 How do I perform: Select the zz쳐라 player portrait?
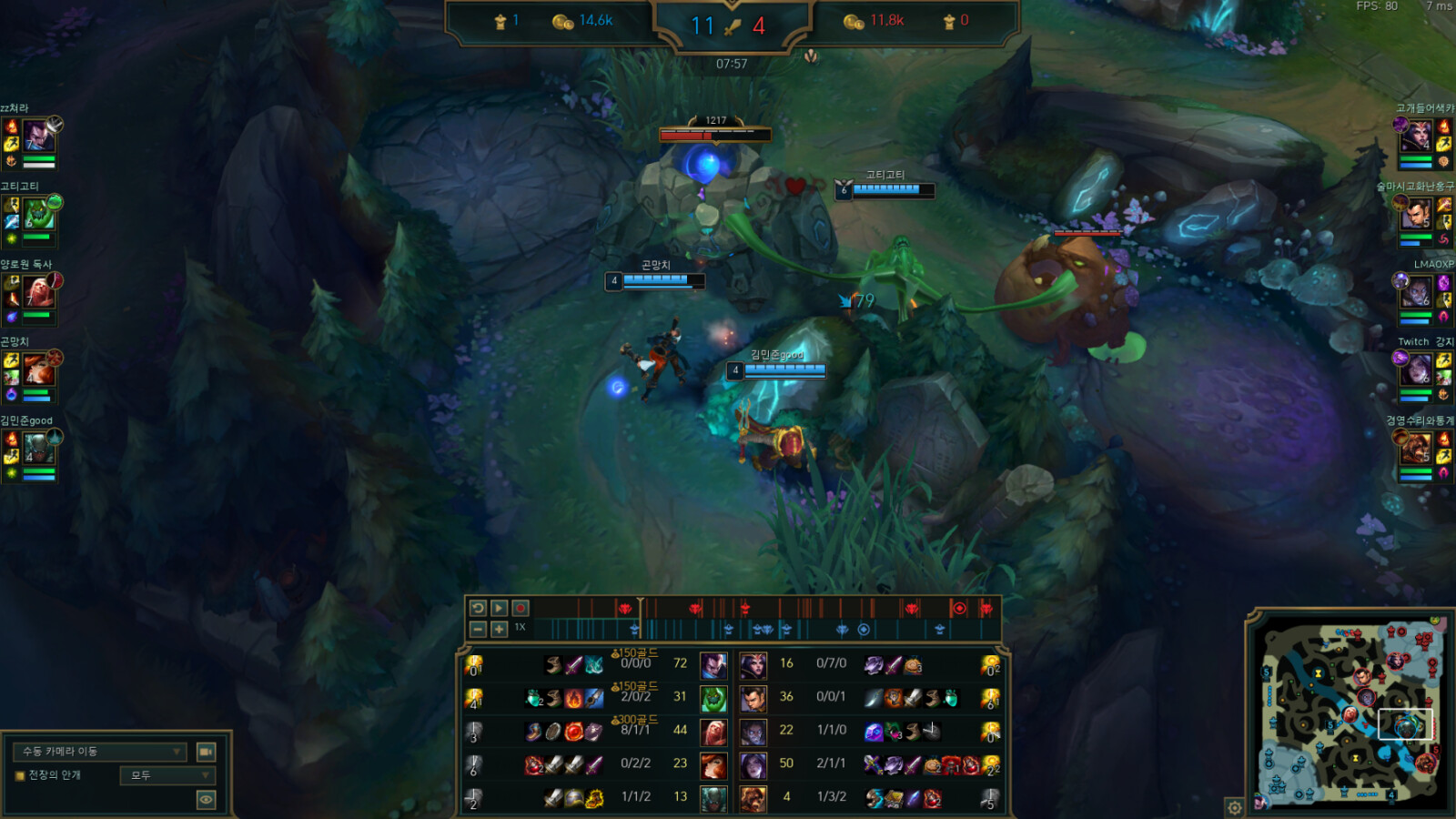pyautogui.click(x=38, y=136)
